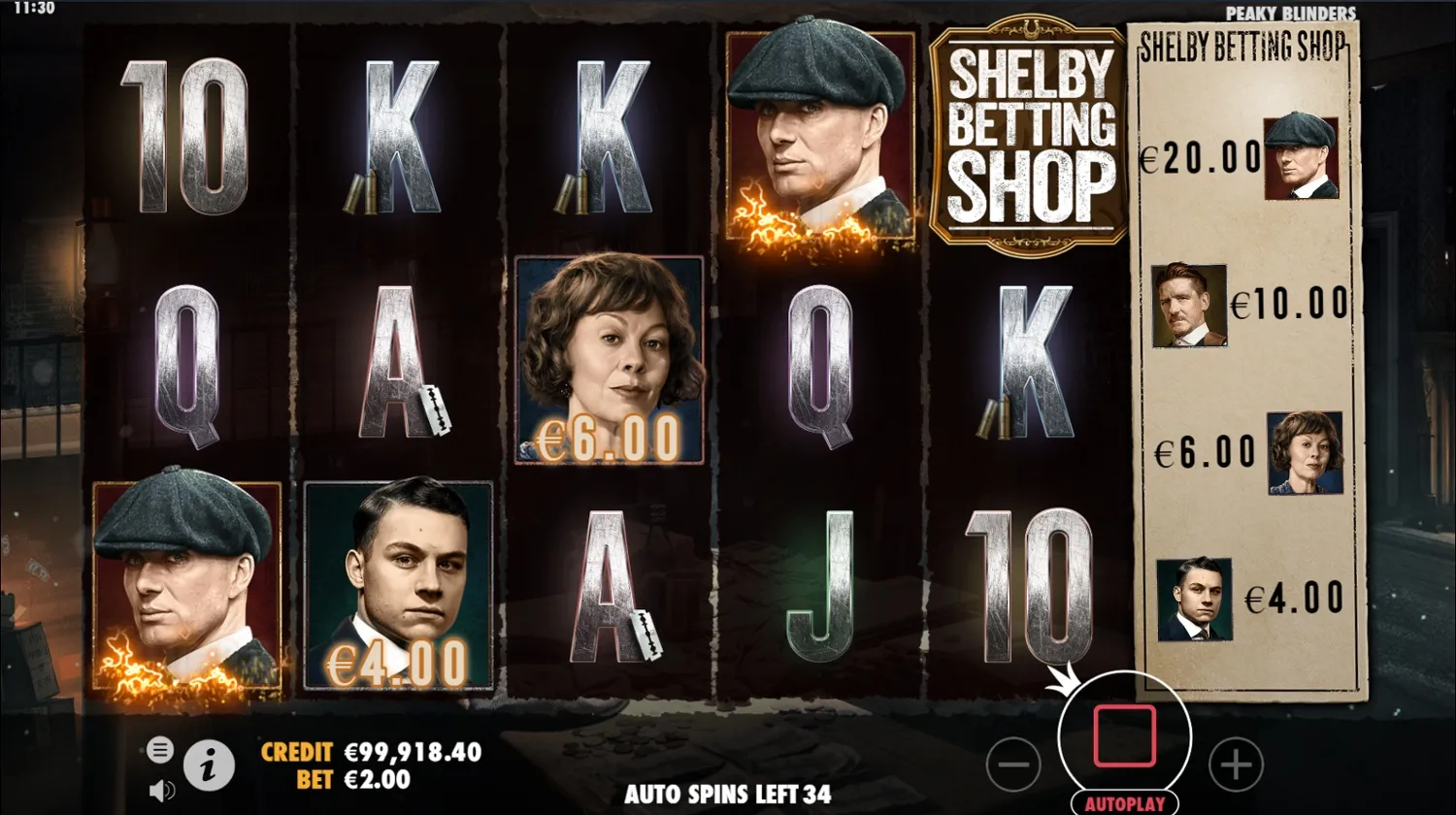Screen dimensions: 1456x815
Task: Click the Peaky Blinders title text
Action: click(x=1291, y=14)
